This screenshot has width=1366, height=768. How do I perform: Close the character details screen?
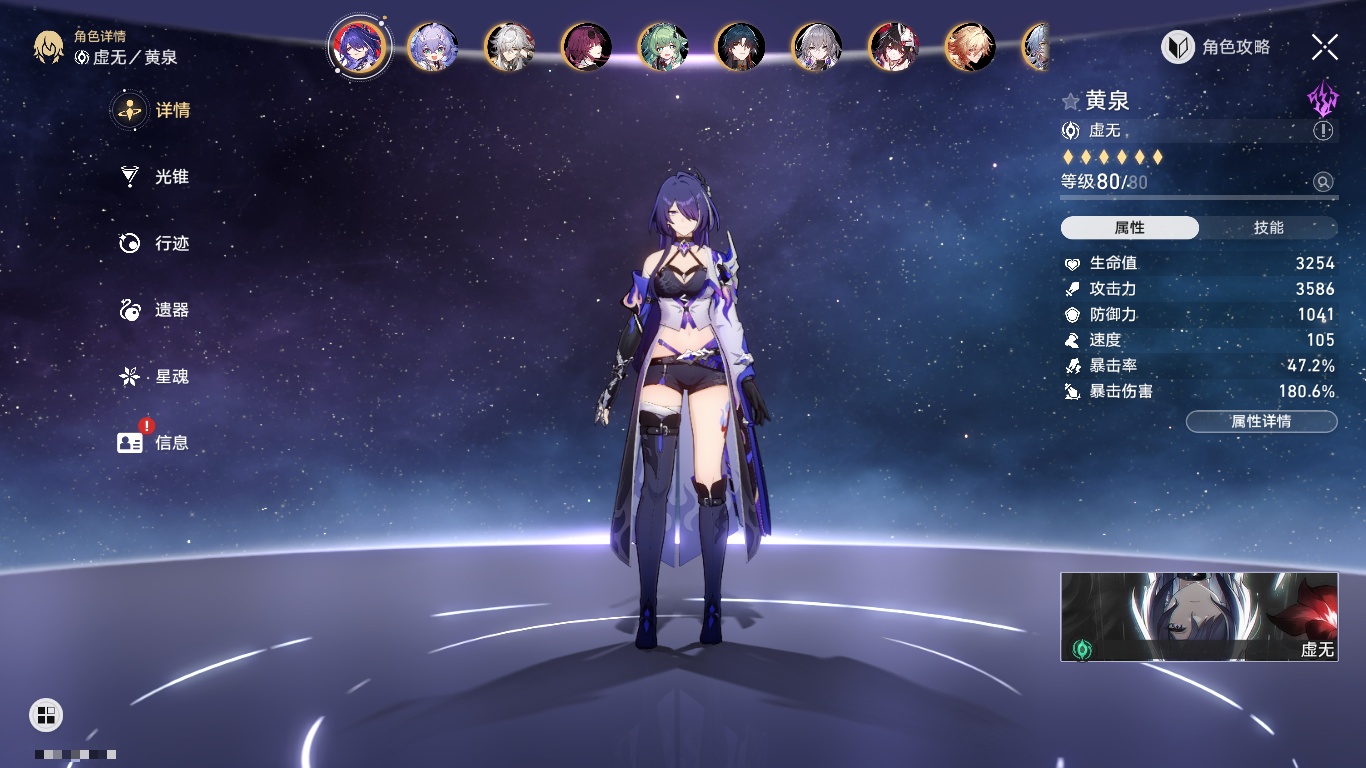pyautogui.click(x=1324, y=46)
